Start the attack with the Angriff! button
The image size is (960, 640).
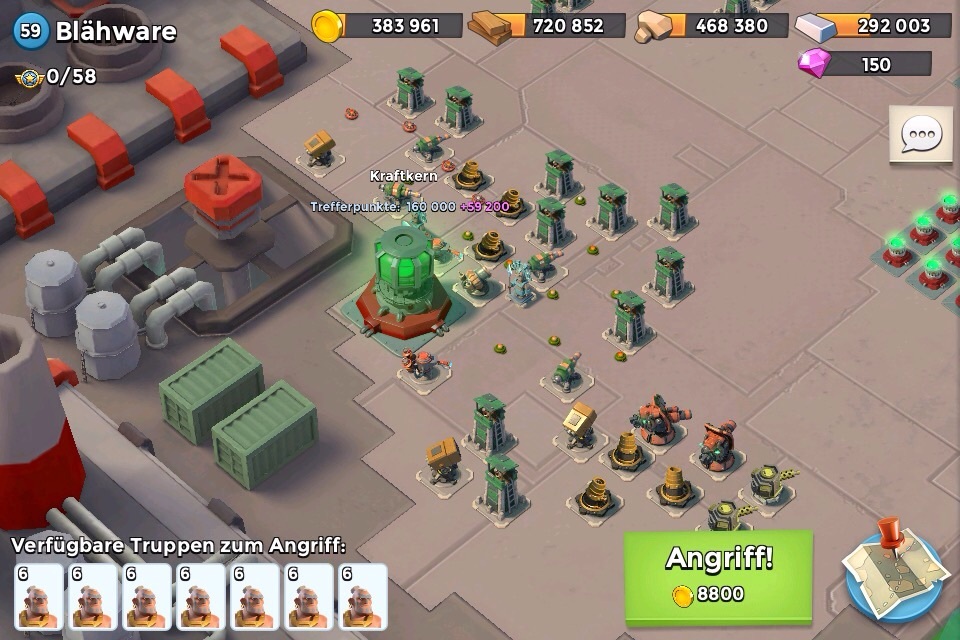point(718,576)
